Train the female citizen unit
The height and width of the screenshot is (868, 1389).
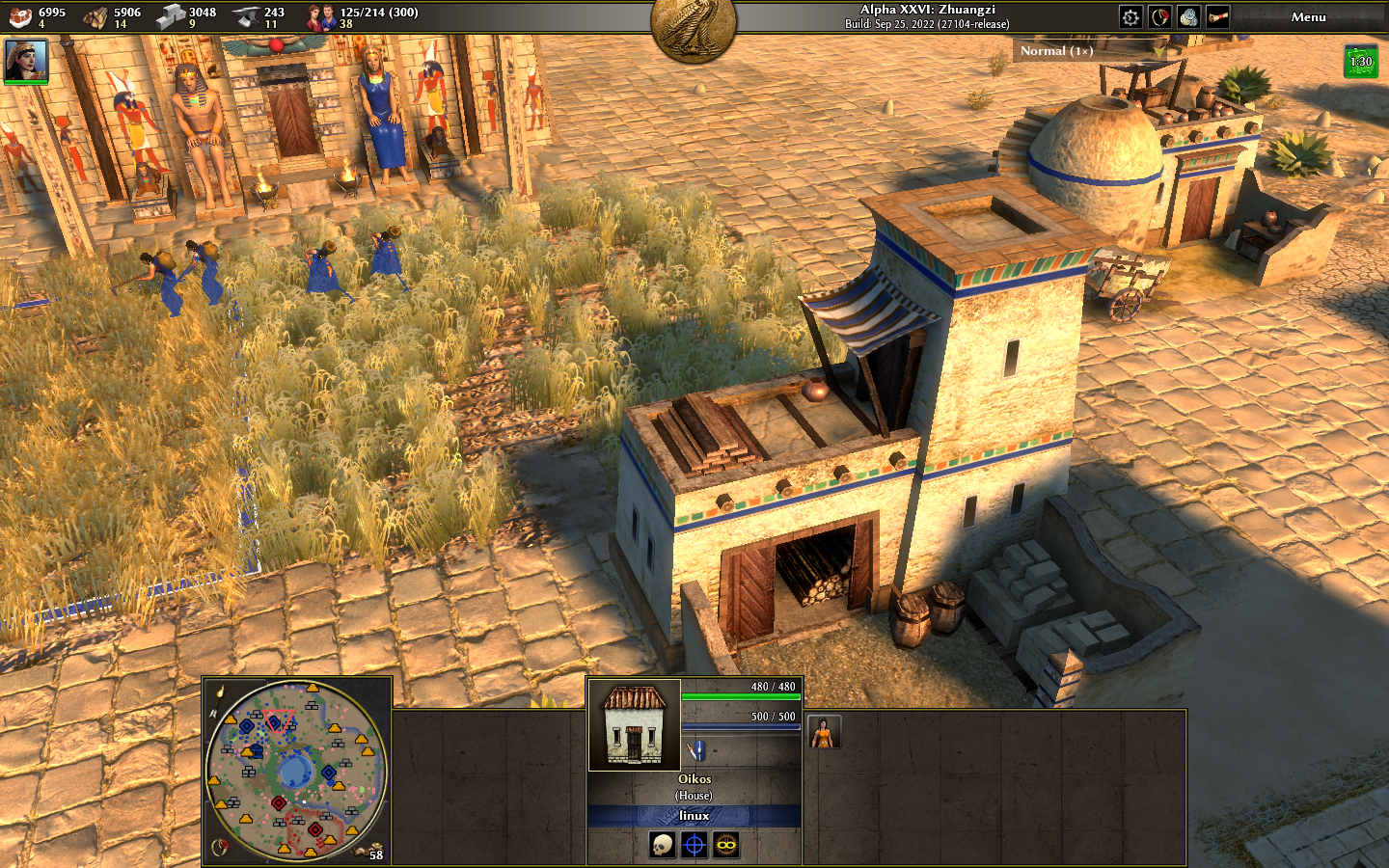pyautogui.click(x=824, y=733)
